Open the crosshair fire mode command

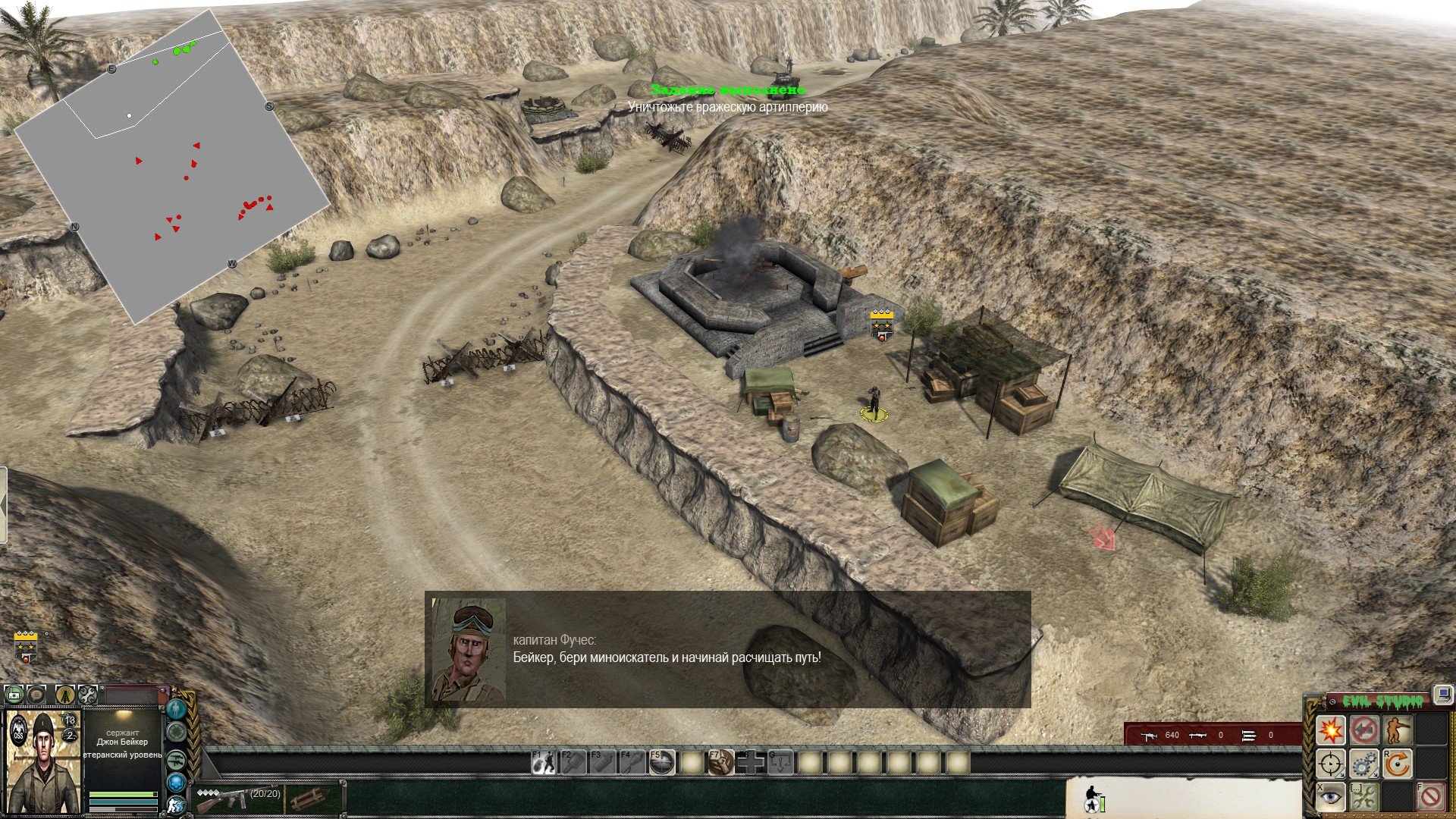coord(1330,764)
